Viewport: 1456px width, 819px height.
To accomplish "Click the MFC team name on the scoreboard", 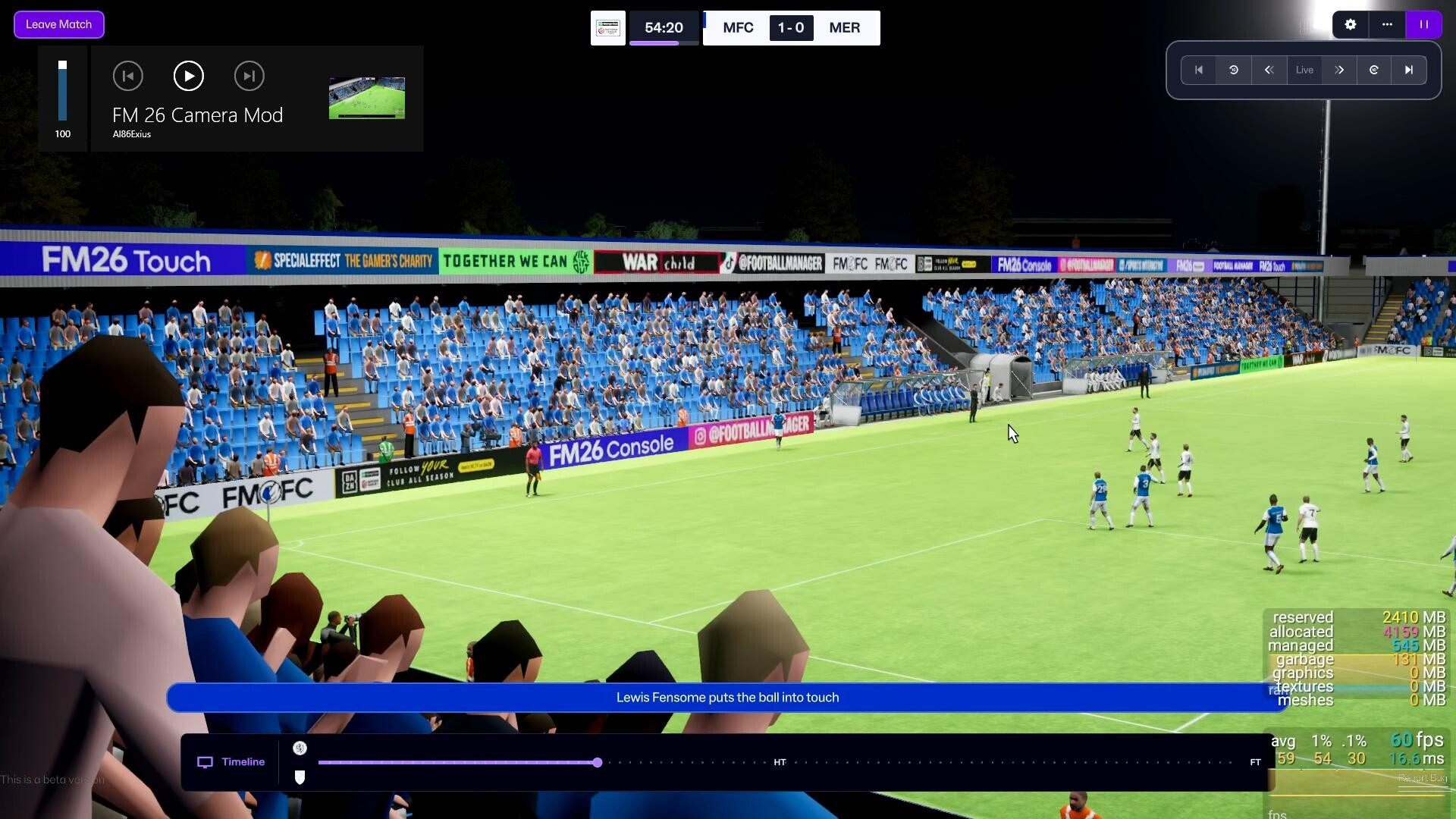I will pos(738,28).
